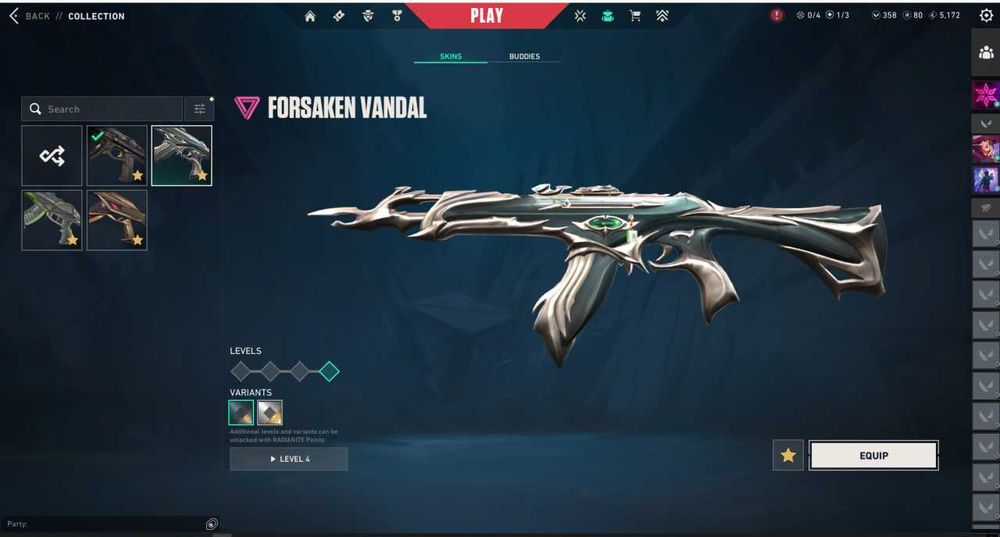
Task: Select the bronze and red Vandal skin thumbnail
Action: [x=116, y=220]
